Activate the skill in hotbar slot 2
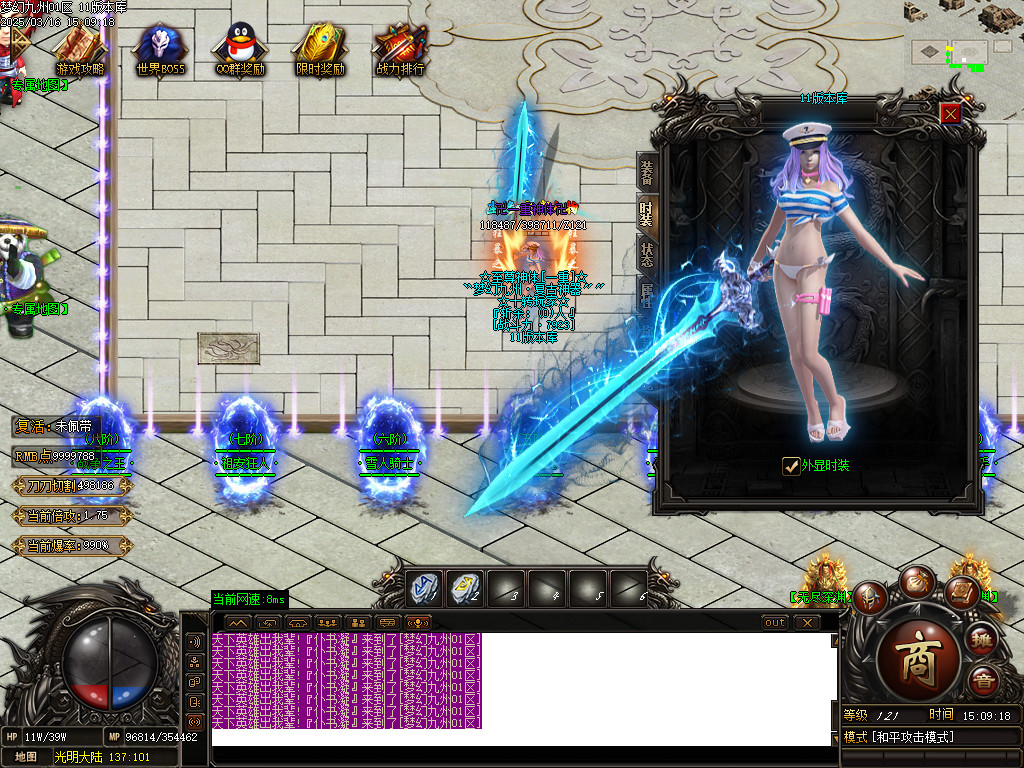Viewport: 1024px width, 768px height. point(465,587)
